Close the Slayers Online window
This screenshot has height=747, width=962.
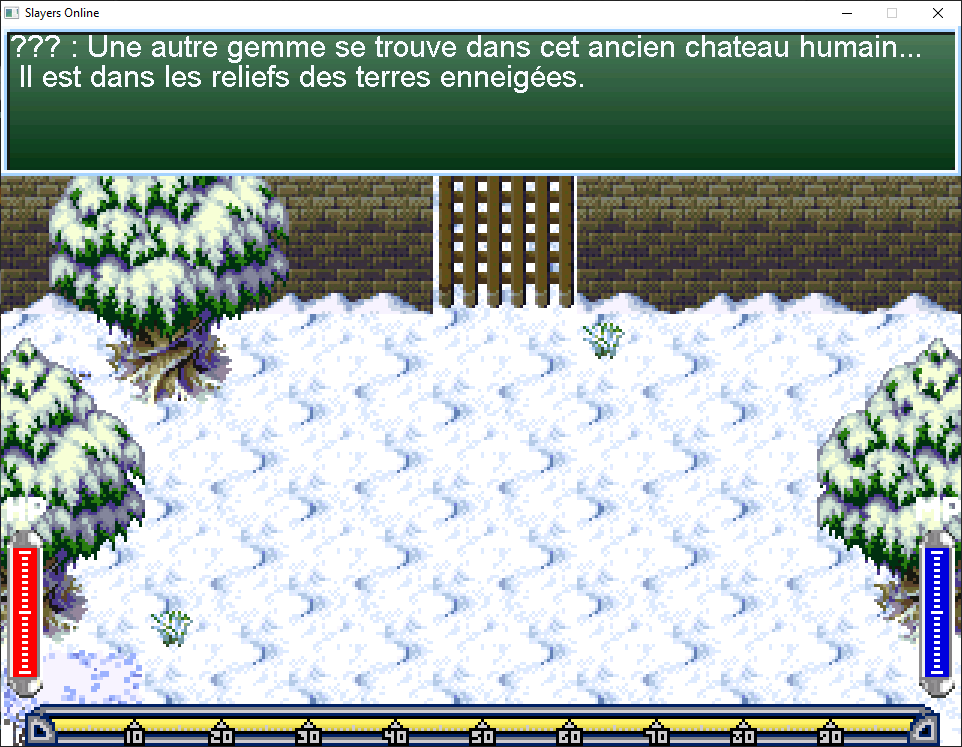click(x=937, y=14)
